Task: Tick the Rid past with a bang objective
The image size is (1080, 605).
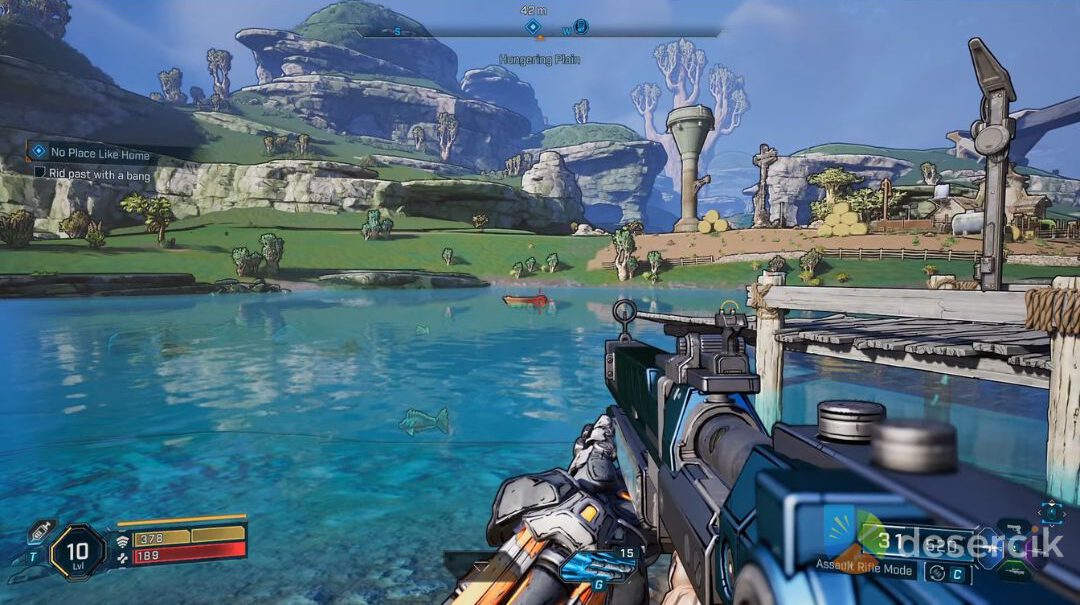Action: click(x=40, y=173)
